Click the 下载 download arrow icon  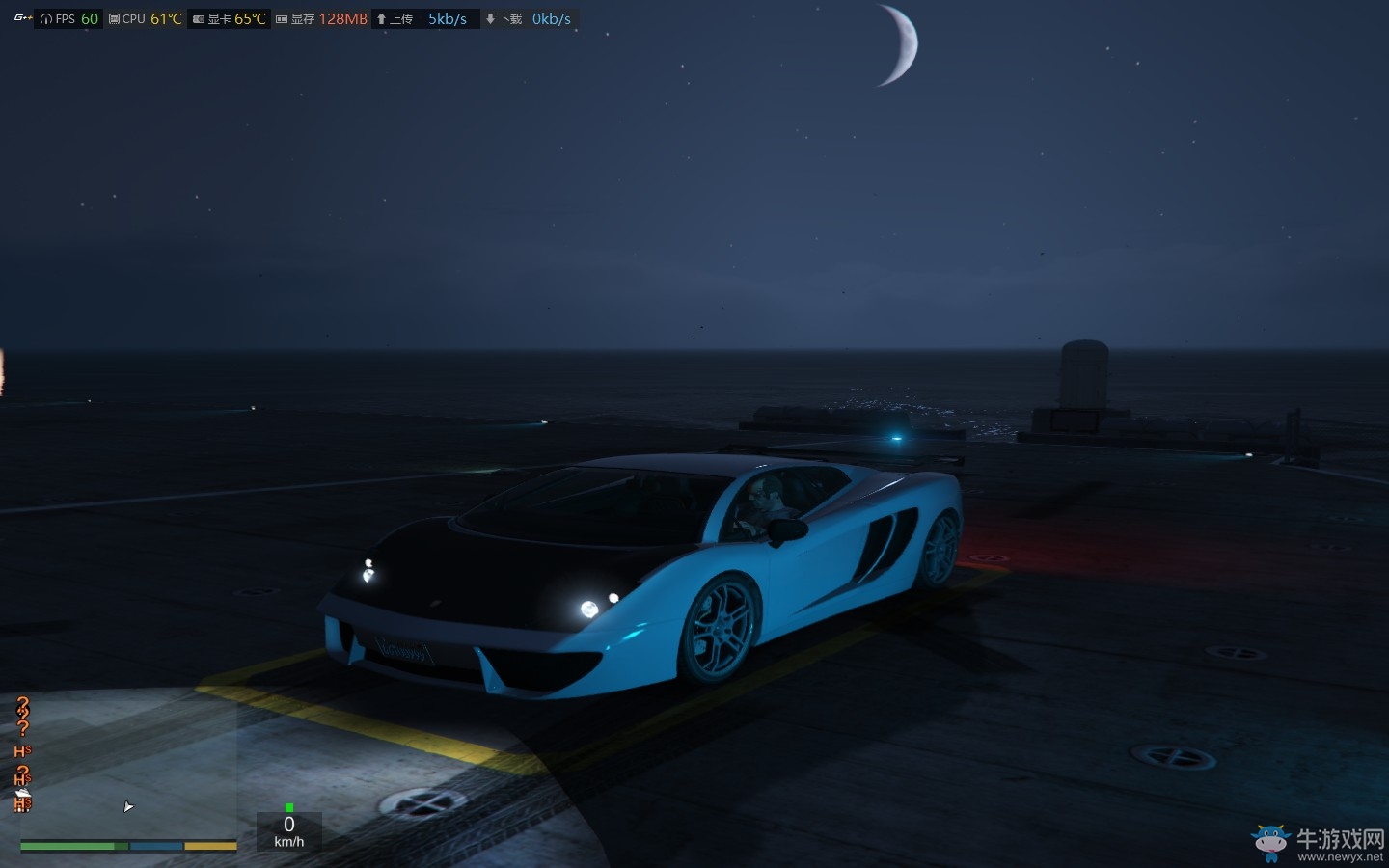489,17
